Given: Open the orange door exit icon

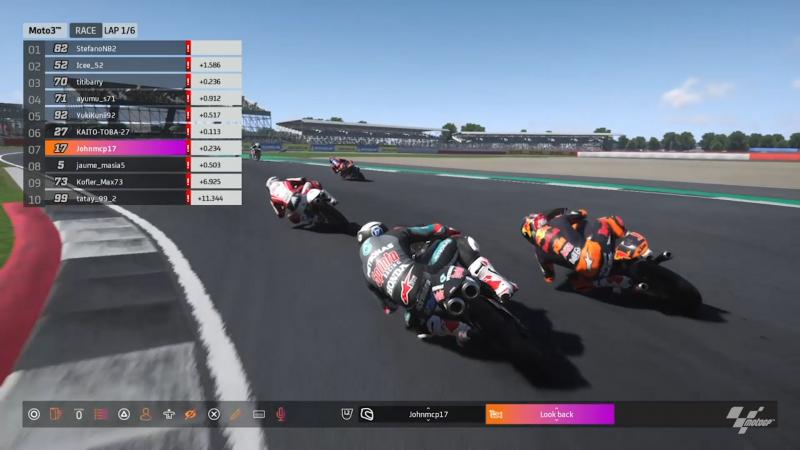Looking at the screenshot, I should [x=56, y=414].
